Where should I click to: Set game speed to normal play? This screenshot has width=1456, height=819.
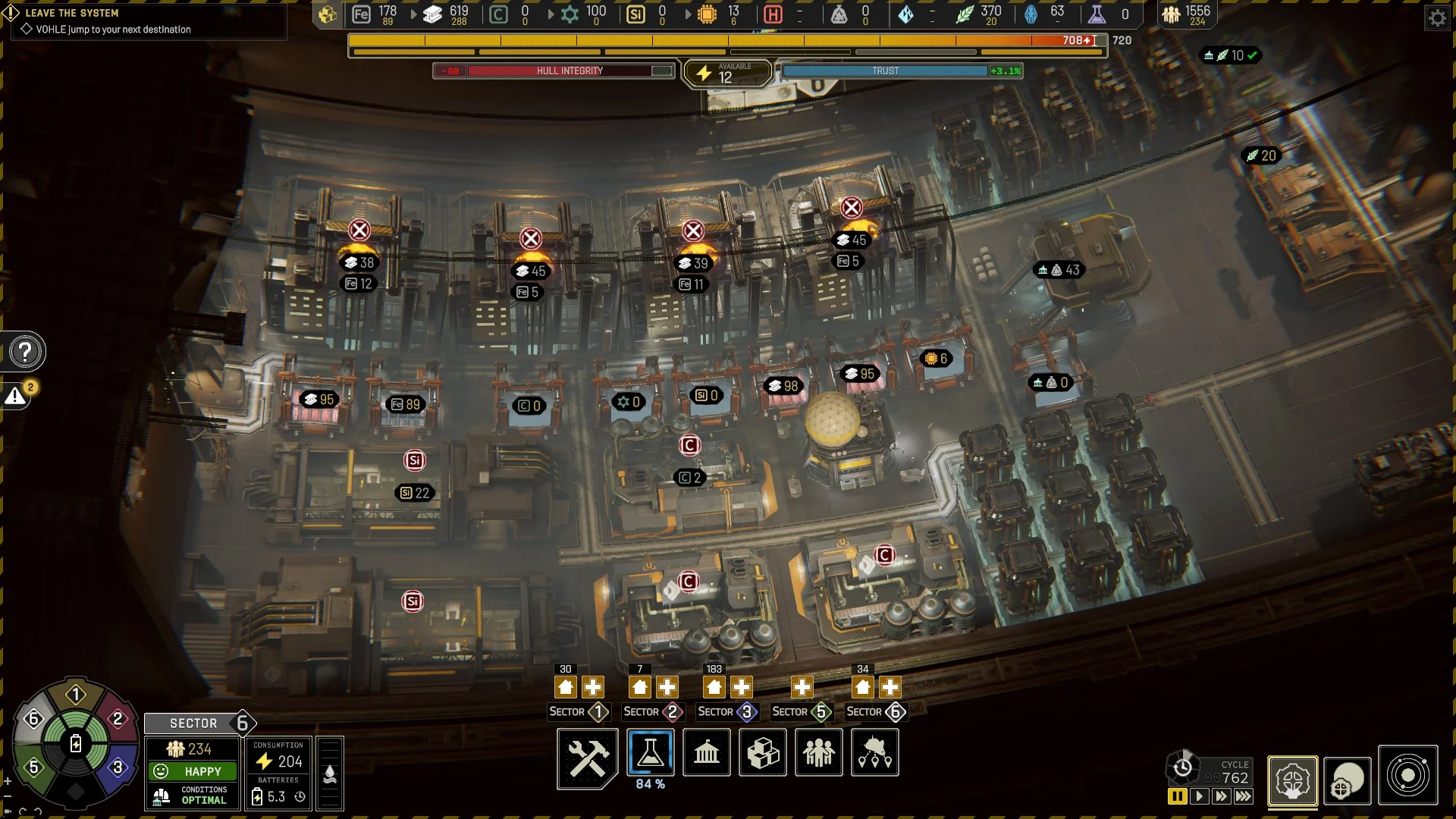click(x=1199, y=796)
